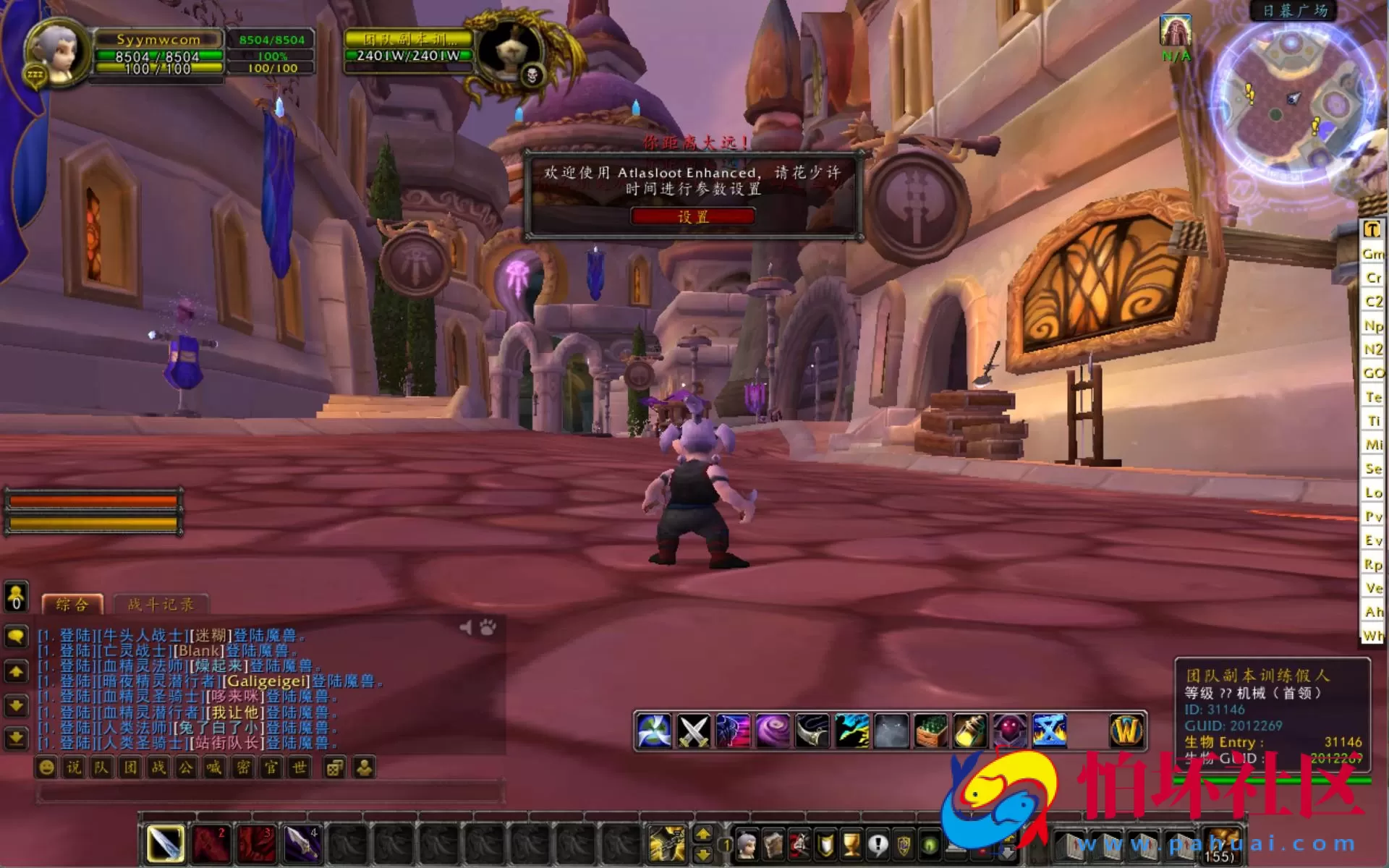Select the target portrait with dragon frame
This screenshot has width=1389, height=868.
tap(518, 54)
